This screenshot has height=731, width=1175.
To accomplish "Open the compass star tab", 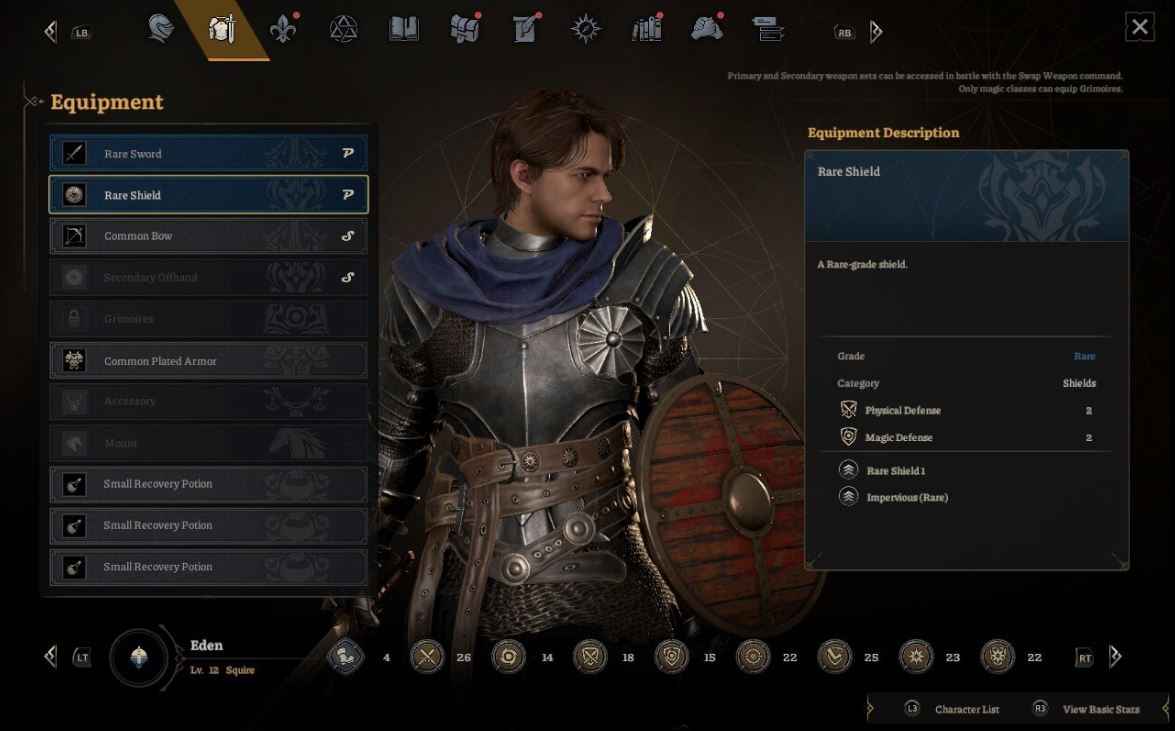I will (x=585, y=29).
